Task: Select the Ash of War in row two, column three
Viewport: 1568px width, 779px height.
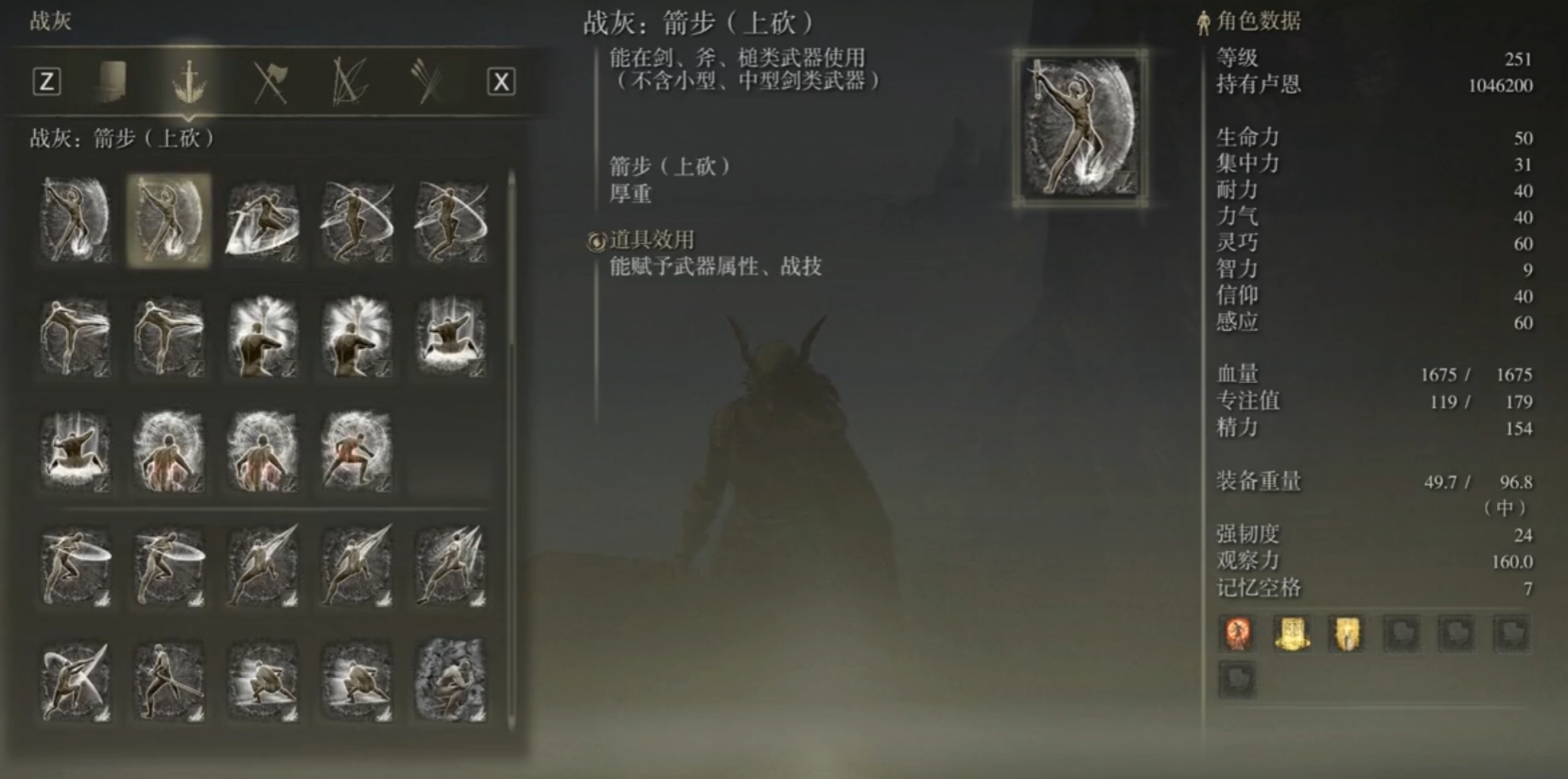Action: (263, 338)
